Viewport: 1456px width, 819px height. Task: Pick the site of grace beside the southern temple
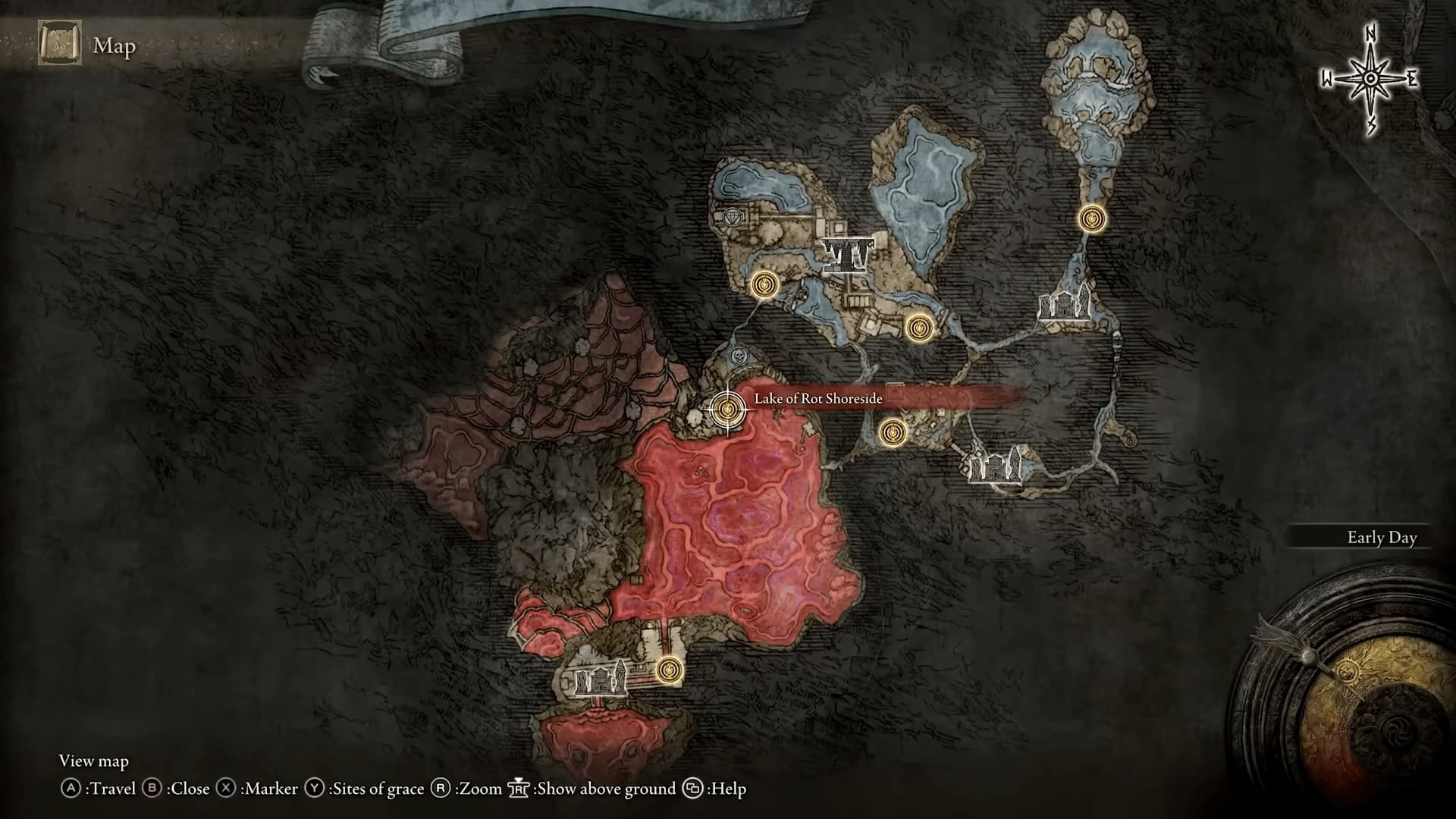[668, 670]
